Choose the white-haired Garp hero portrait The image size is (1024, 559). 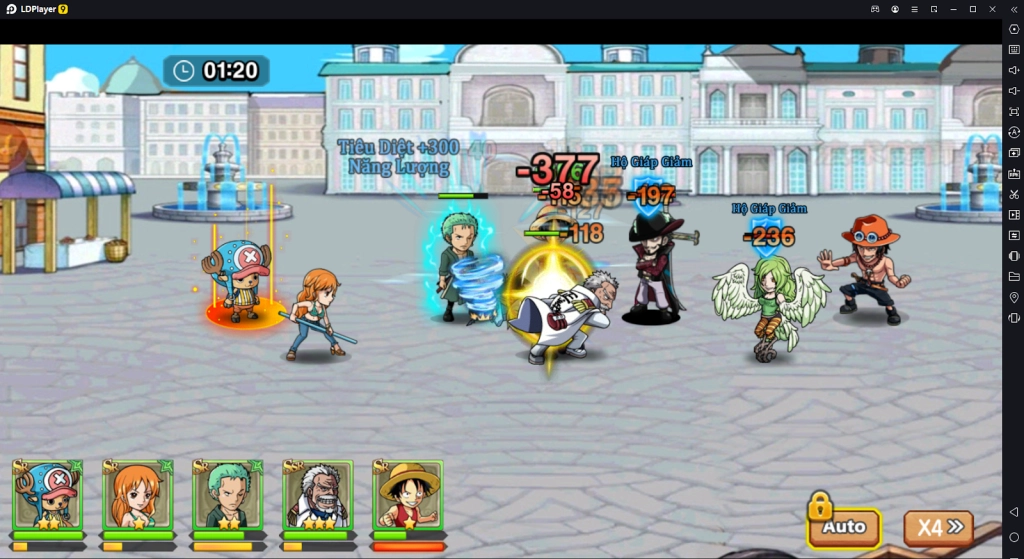click(317, 495)
